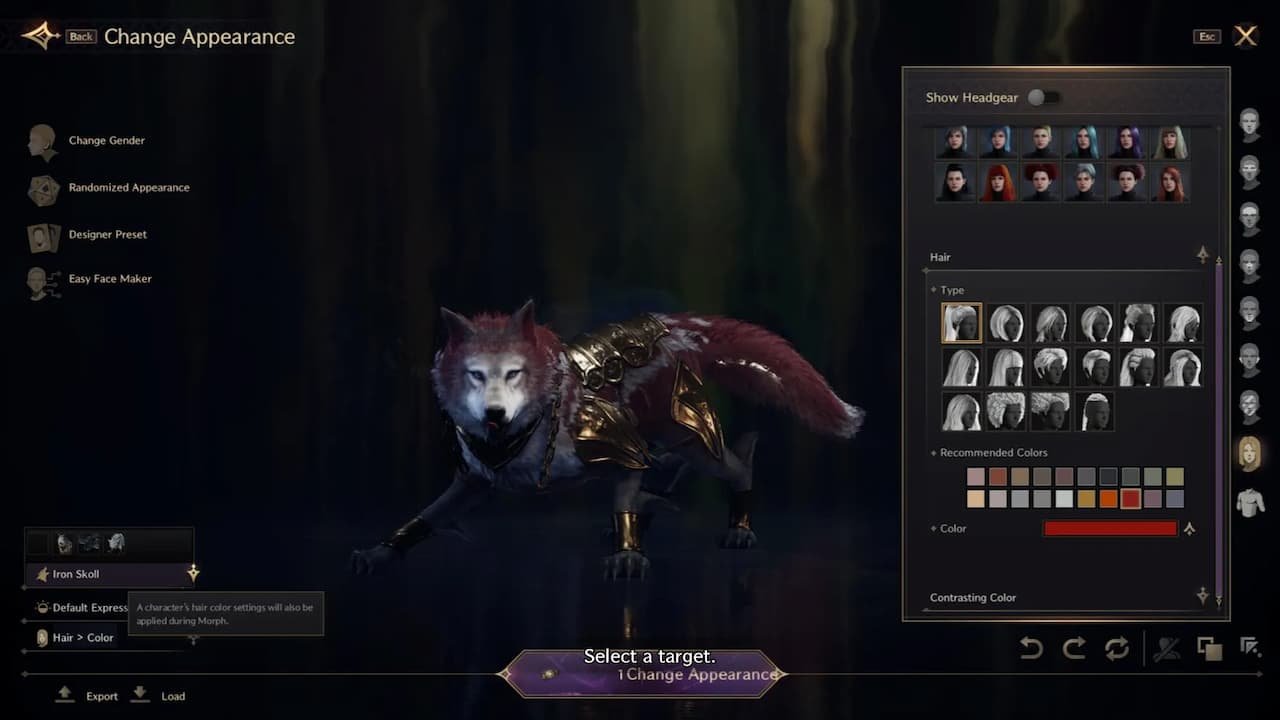Toggle the Default Expression option

coord(88,607)
